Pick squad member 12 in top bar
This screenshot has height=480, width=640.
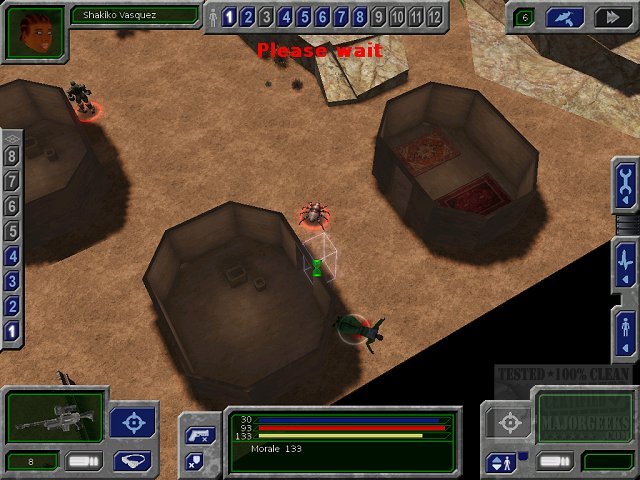pos(434,17)
